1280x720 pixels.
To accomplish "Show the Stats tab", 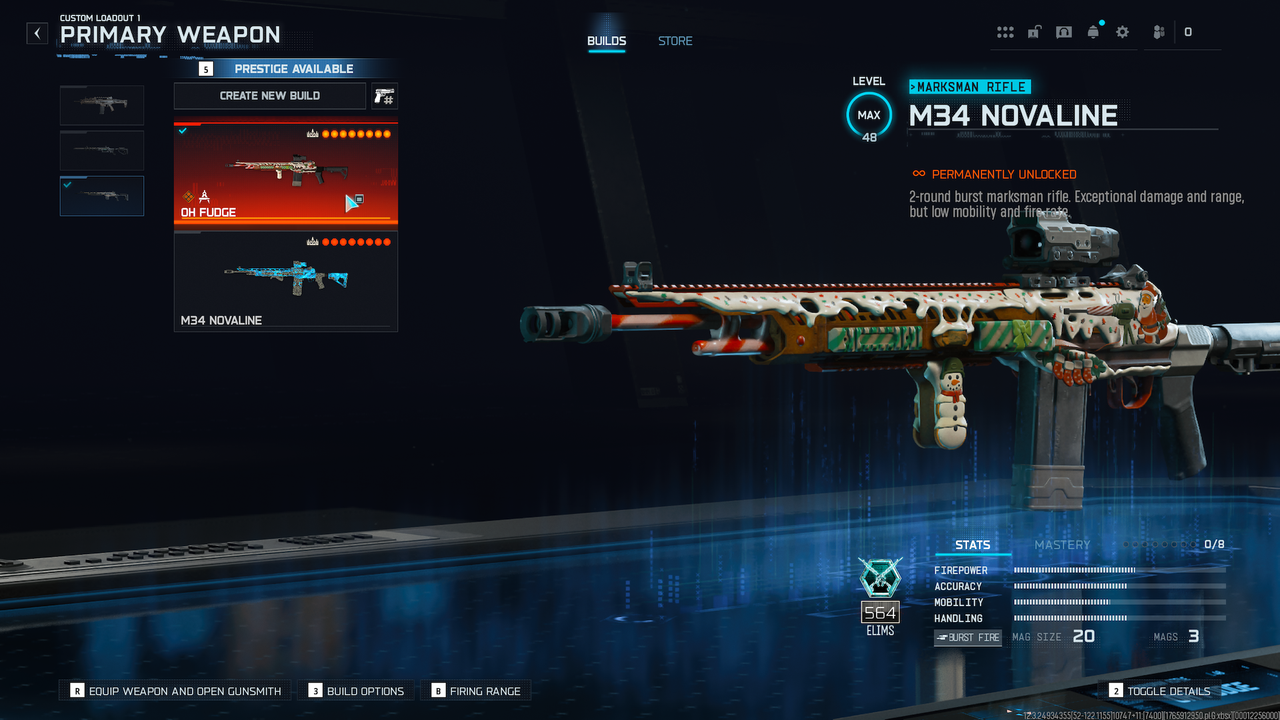I will tap(972, 545).
